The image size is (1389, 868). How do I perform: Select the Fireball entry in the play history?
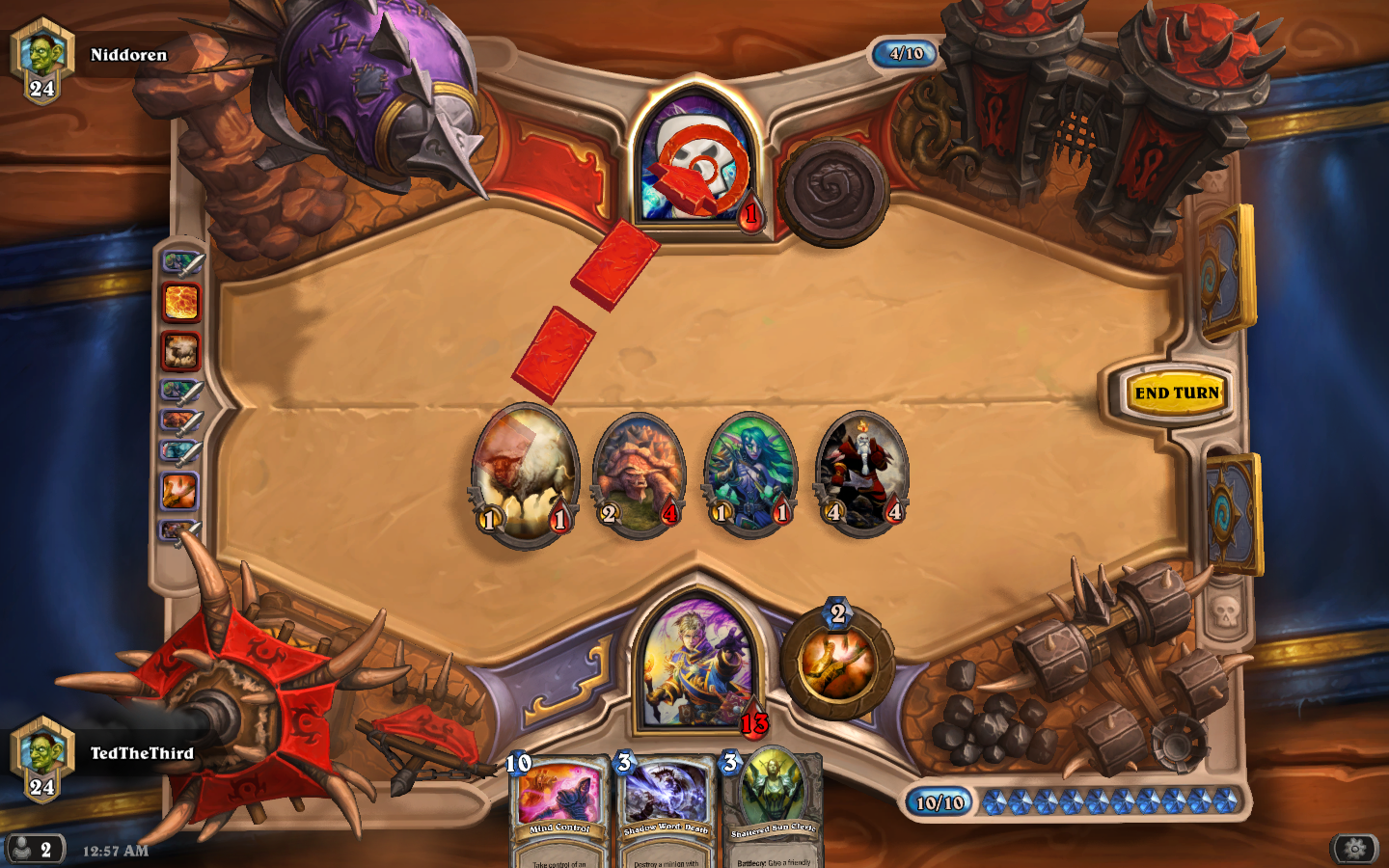point(179,302)
